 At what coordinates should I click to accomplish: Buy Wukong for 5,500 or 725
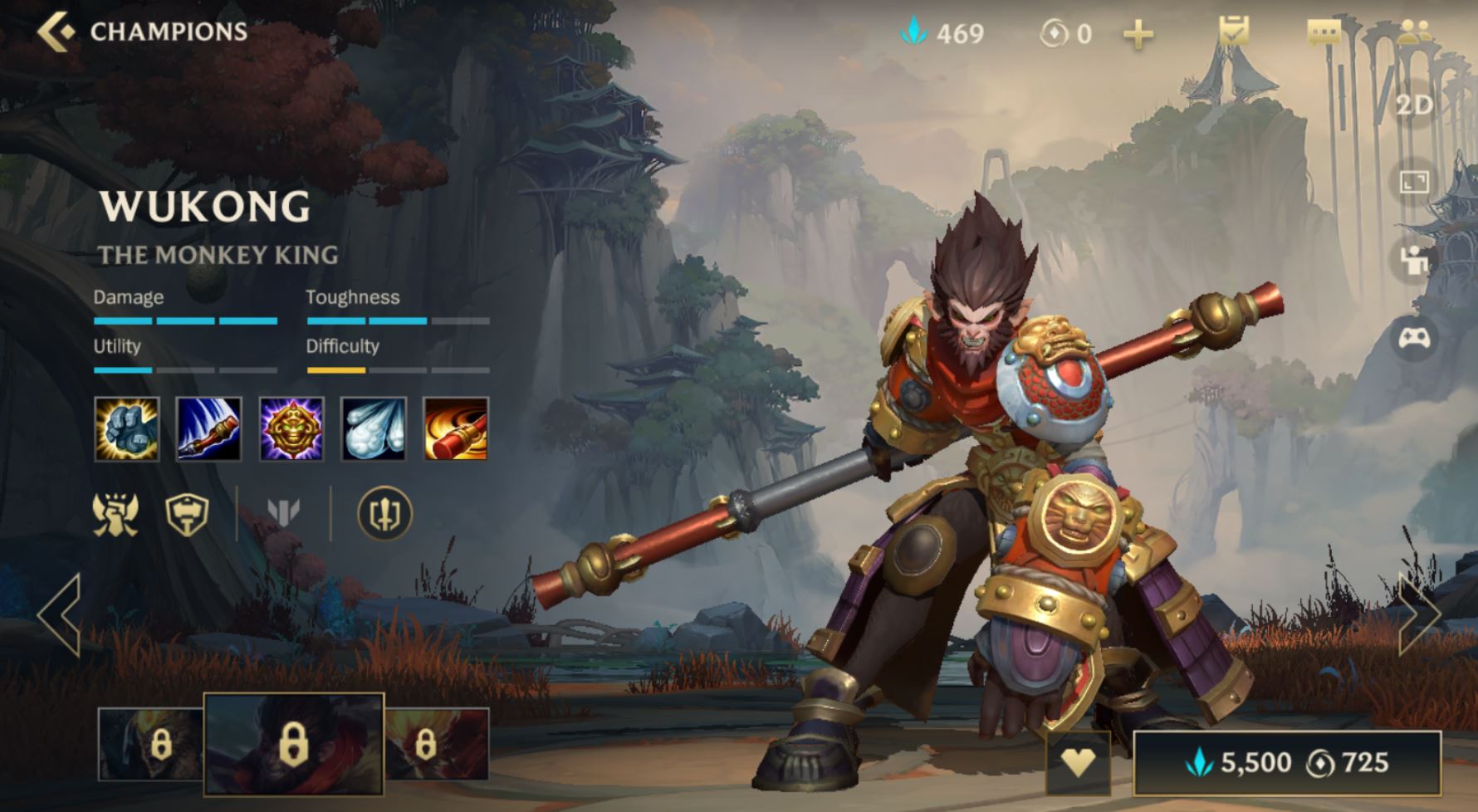[x=1287, y=762]
